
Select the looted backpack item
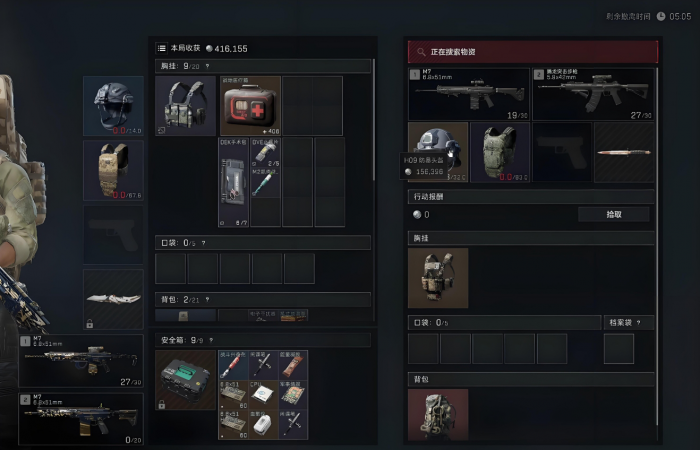pos(438,414)
